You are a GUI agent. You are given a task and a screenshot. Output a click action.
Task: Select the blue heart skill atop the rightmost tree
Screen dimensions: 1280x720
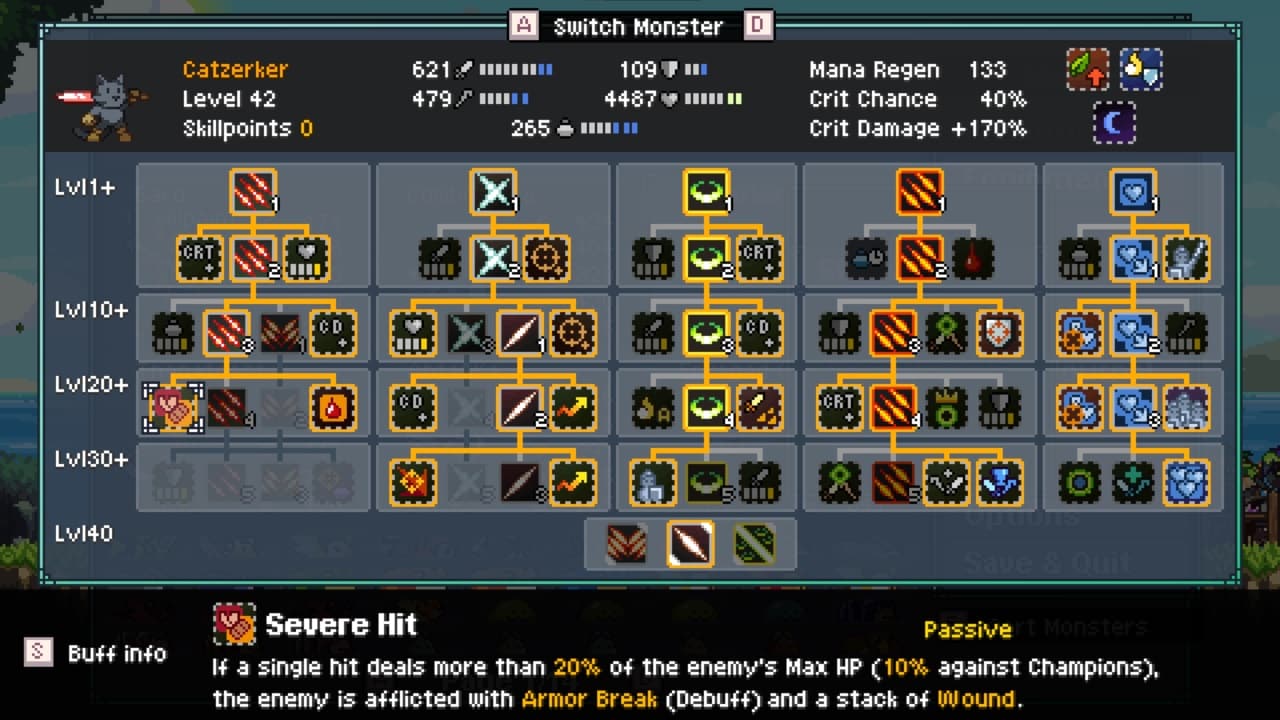click(x=1132, y=192)
